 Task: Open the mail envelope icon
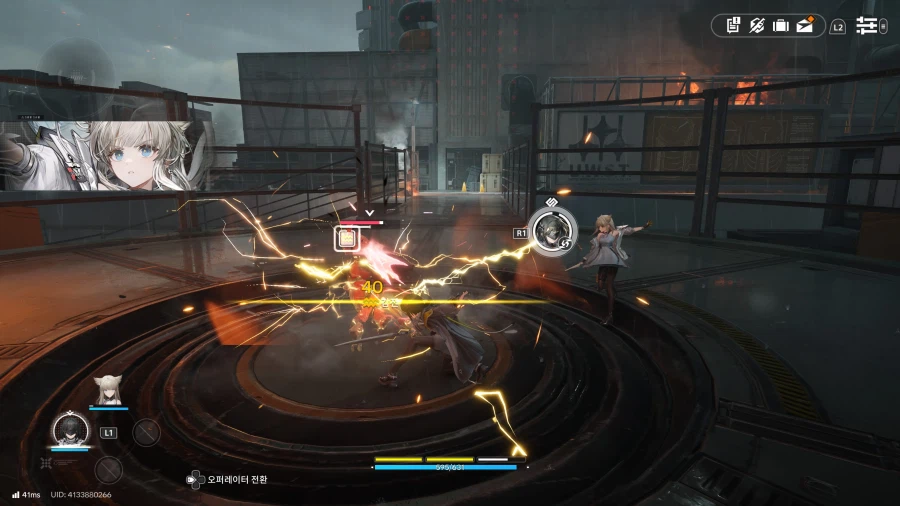(805, 26)
